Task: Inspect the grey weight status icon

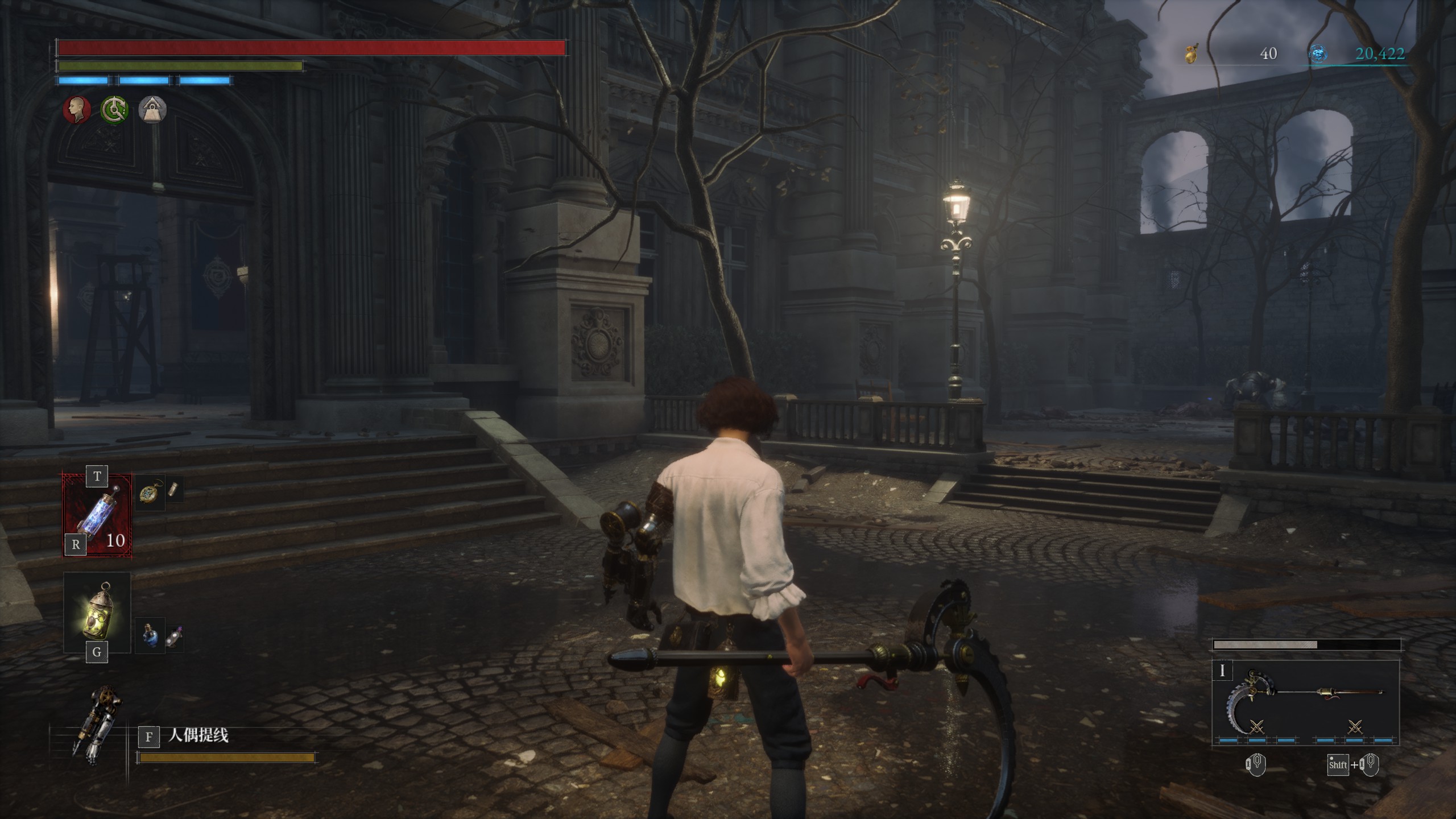Action: (152, 109)
